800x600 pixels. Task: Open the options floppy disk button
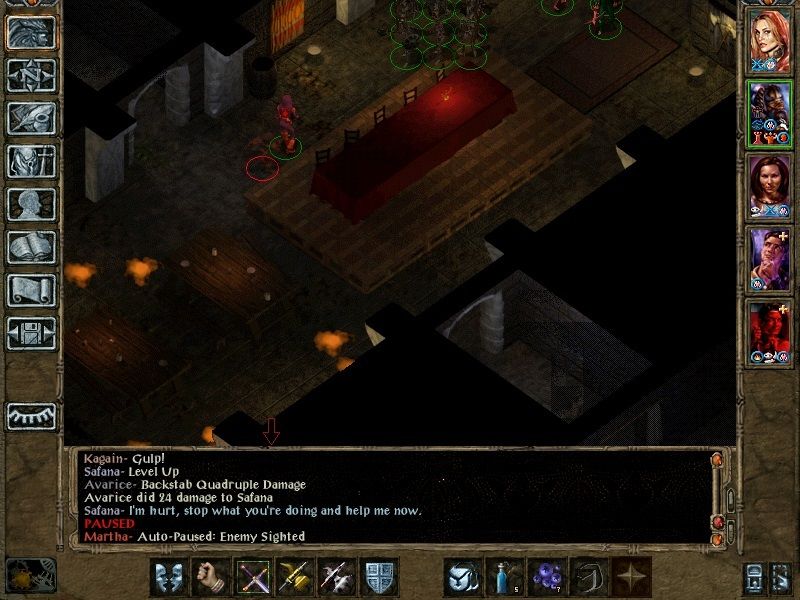coord(31,333)
